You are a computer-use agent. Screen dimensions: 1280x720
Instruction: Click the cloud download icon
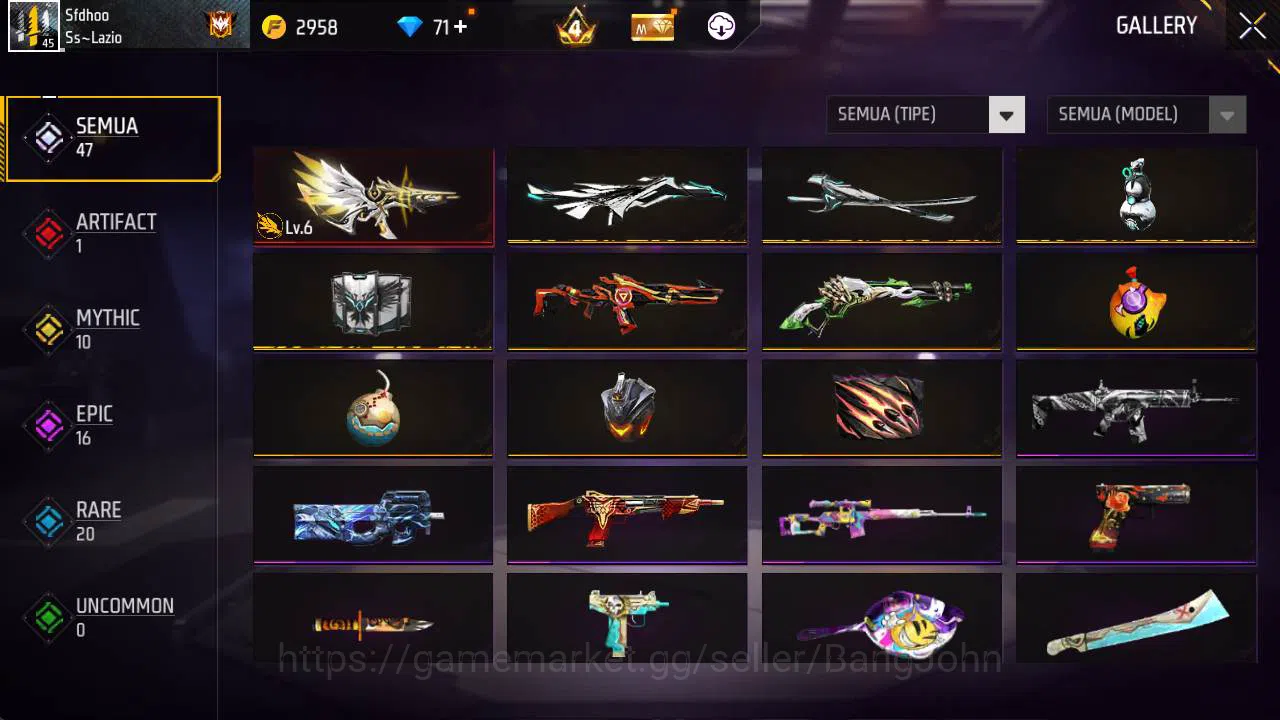pos(719,27)
